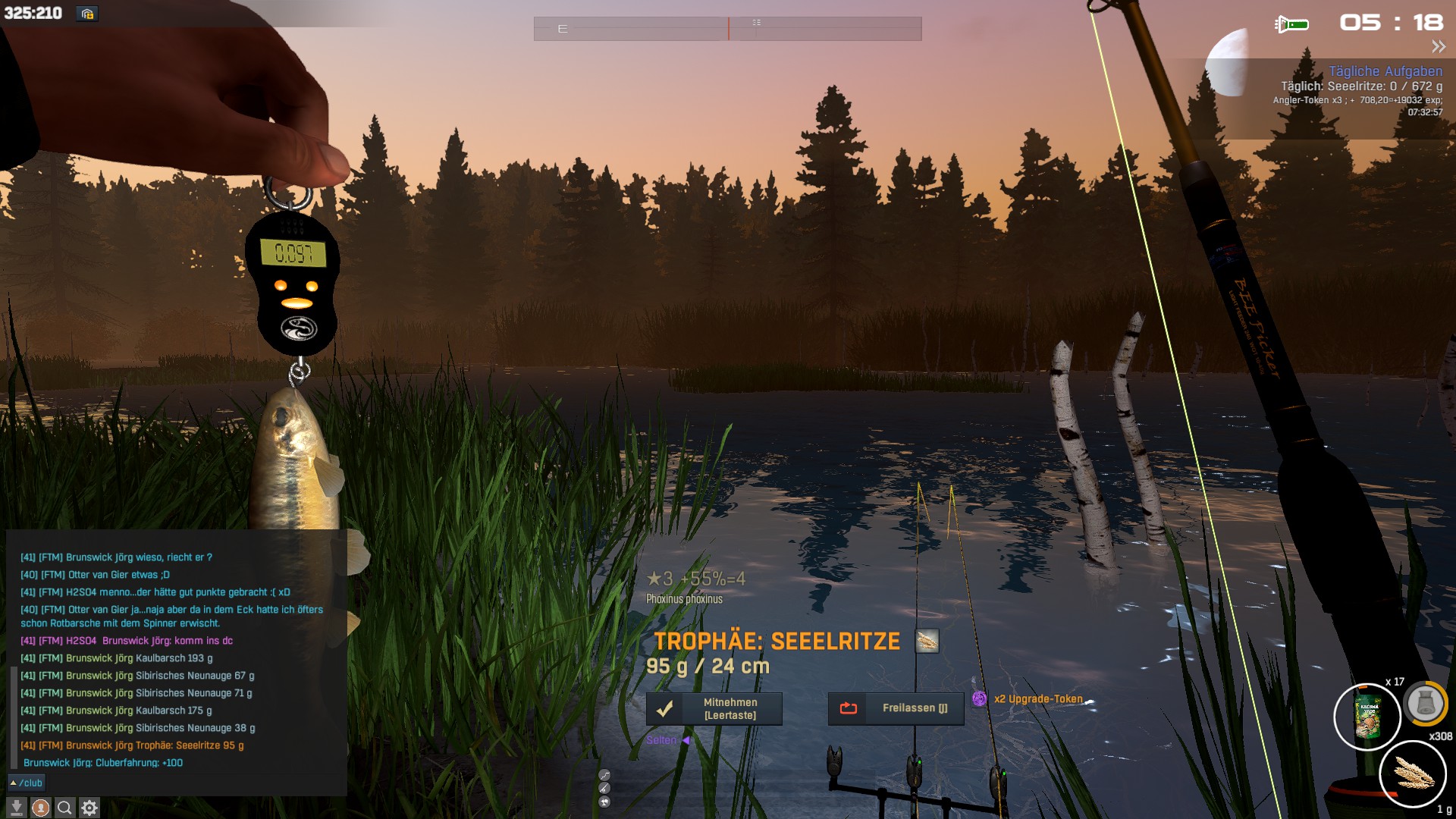Expand the double-arrow panel toggle
Image resolution: width=1456 pixels, height=819 pixels.
tap(1438, 47)
